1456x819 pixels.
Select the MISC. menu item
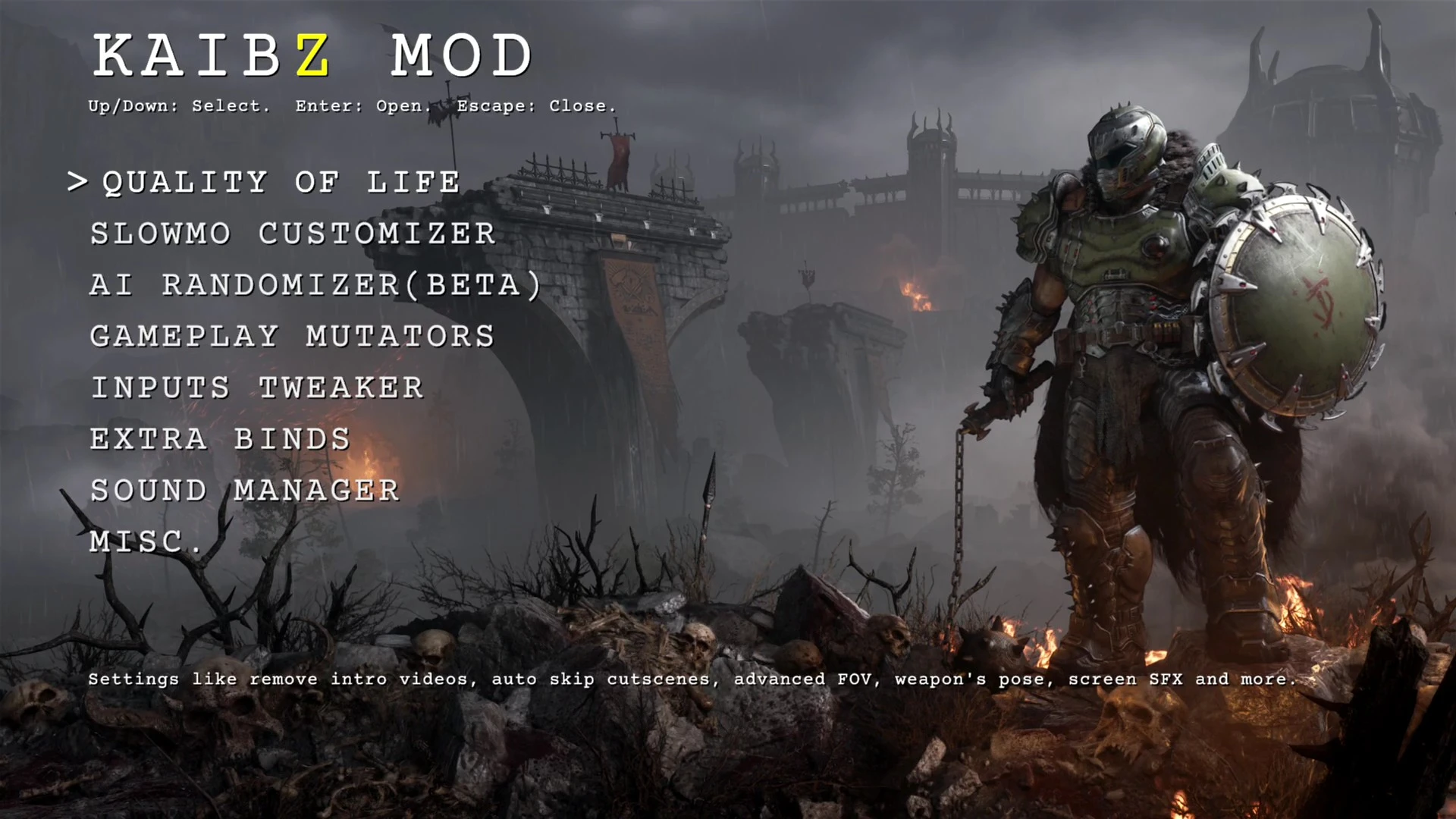click(x=146, y=541)
